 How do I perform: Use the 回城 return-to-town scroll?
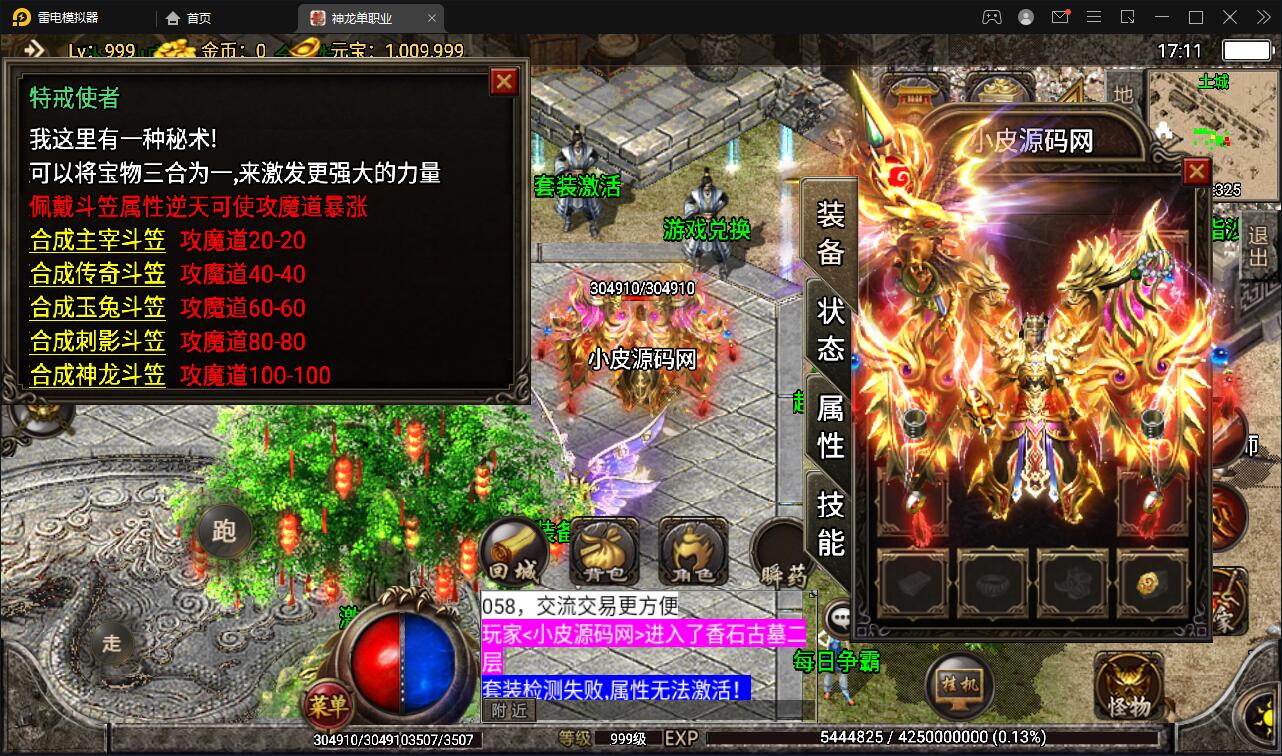tap(512, 553)
